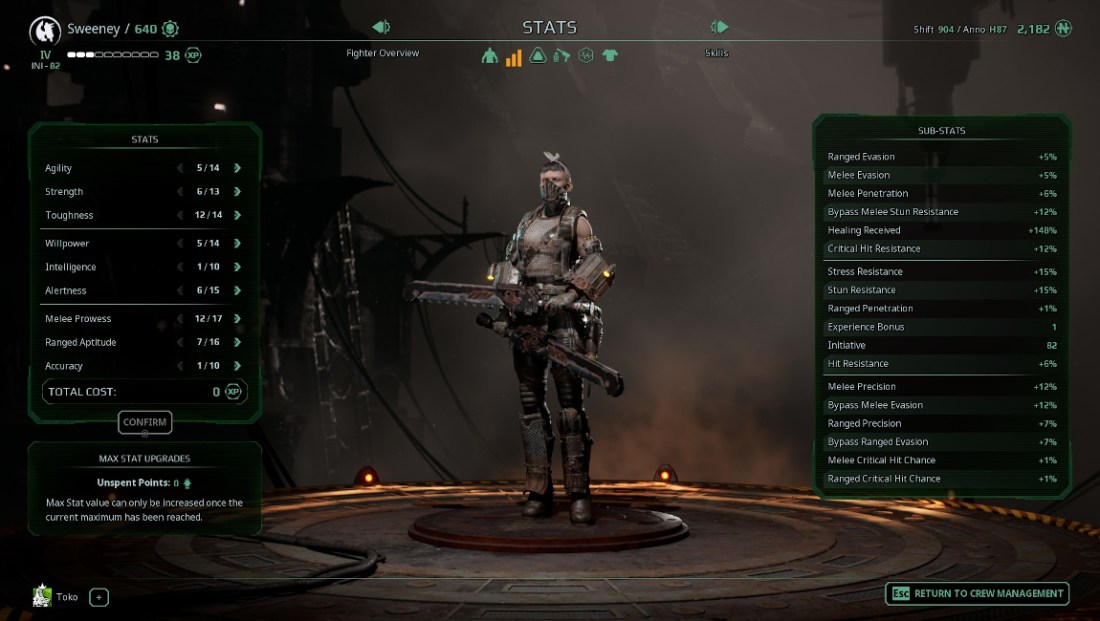Select the Toko player avatar
Image resolution: width=1100 pixels, height=621 pixels.
coord(42,596)
